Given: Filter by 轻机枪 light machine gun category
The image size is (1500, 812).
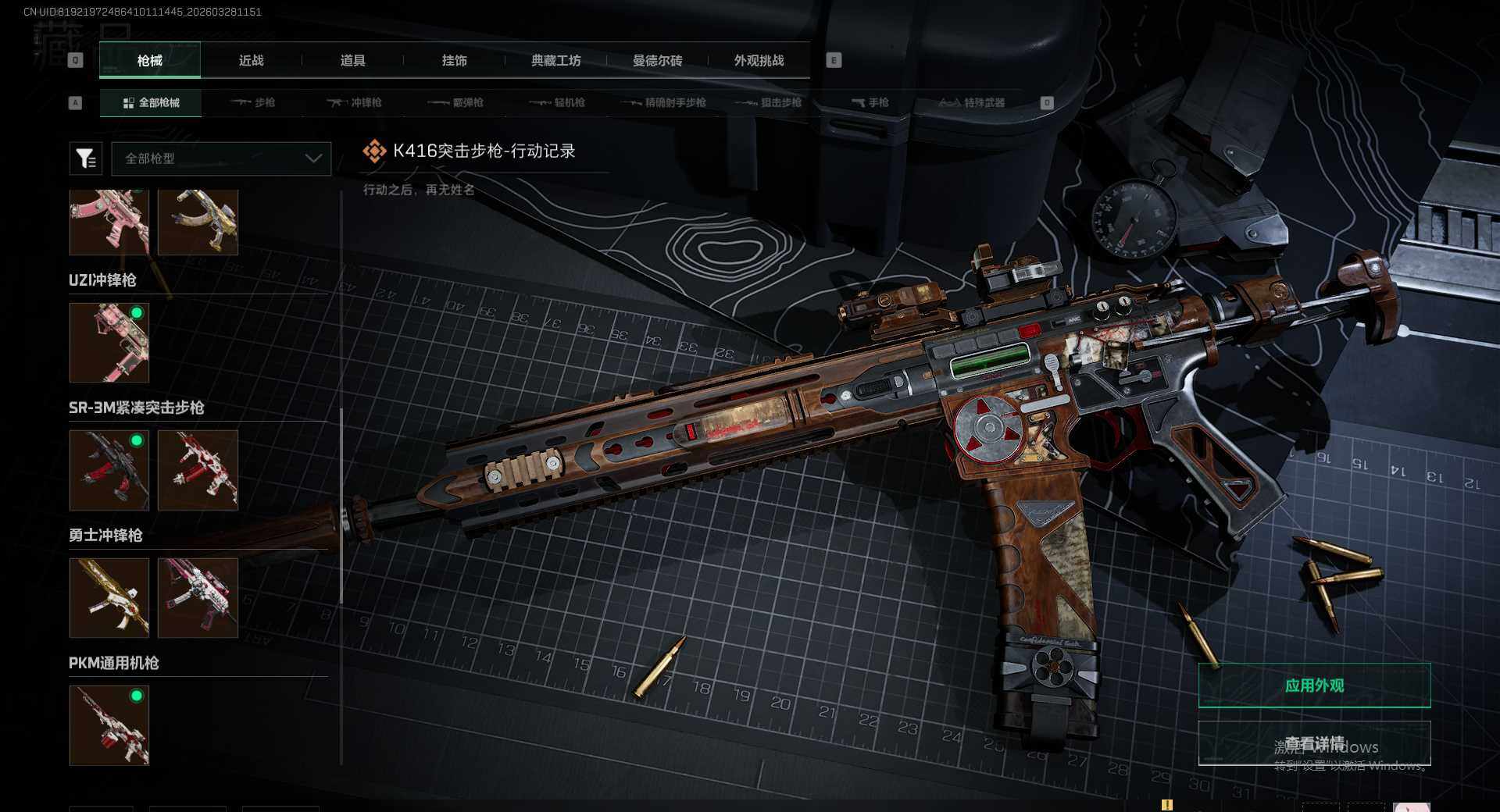Looking at the screenshot, I should pos(558,102).
